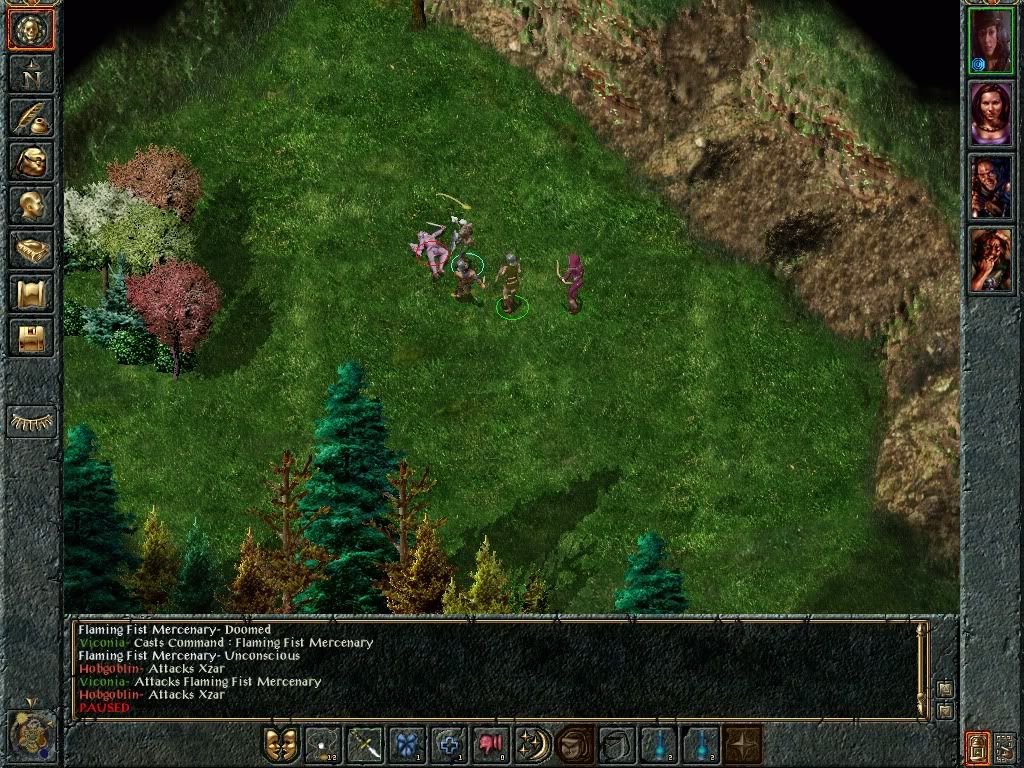Toggle rest using the closed eye button
1024x768 pixels.
(x=31, y=422)
